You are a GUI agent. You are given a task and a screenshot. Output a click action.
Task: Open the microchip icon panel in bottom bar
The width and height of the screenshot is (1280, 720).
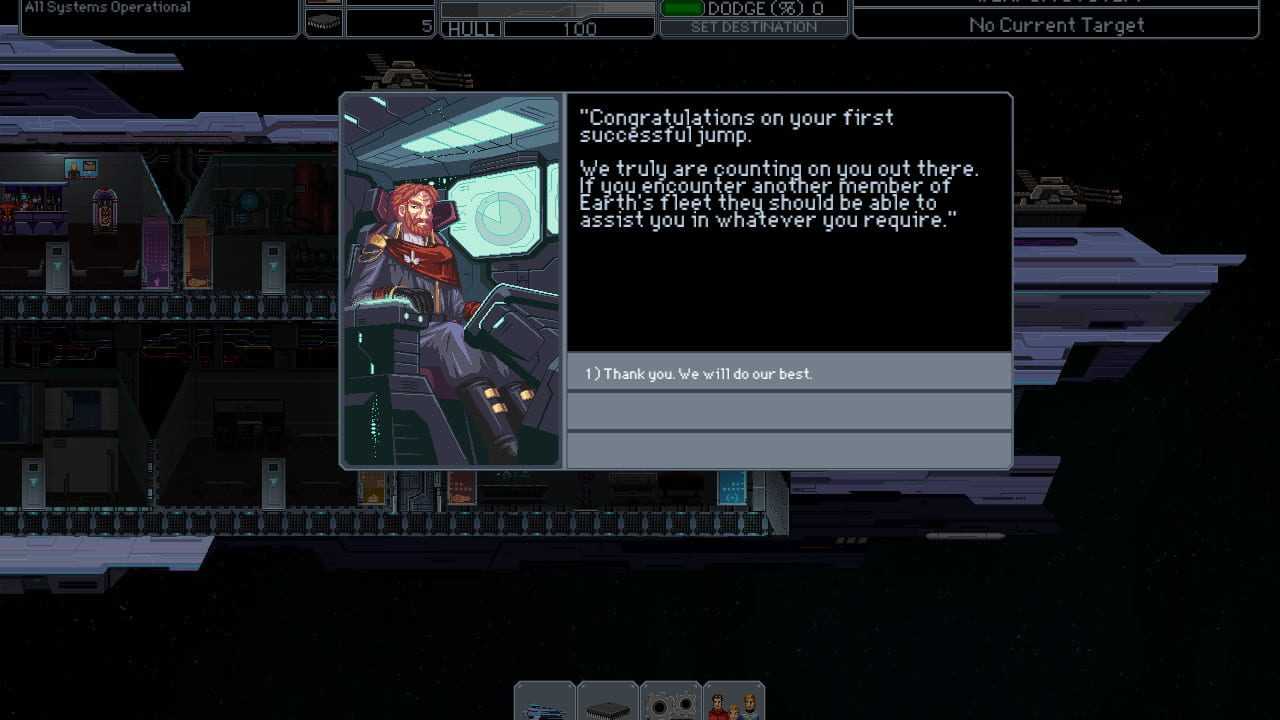(608, 703)
